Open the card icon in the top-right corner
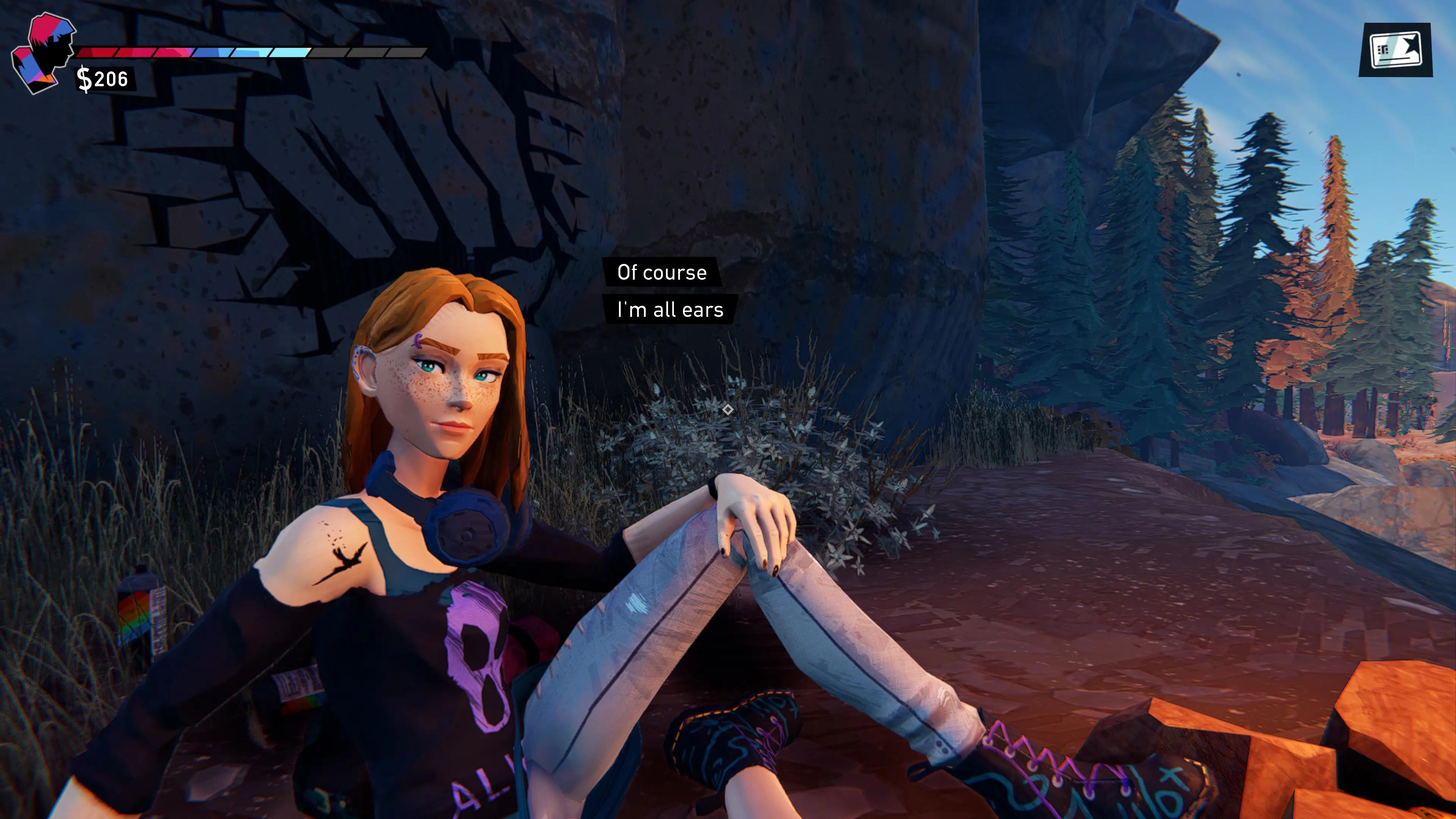1456x819 pixels. [x=1395, y=50]
